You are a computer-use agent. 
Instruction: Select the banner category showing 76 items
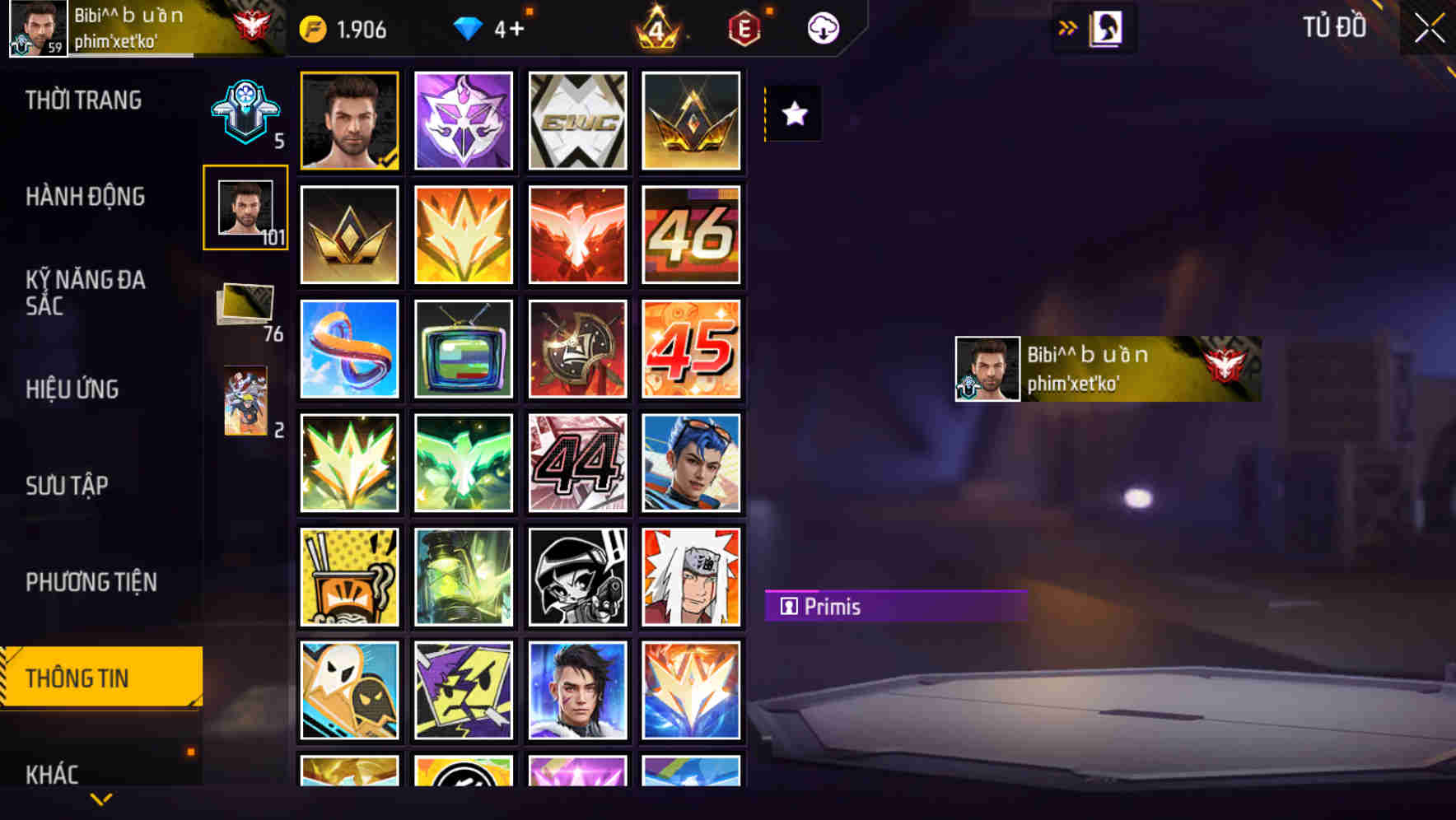tap(243, 305)
